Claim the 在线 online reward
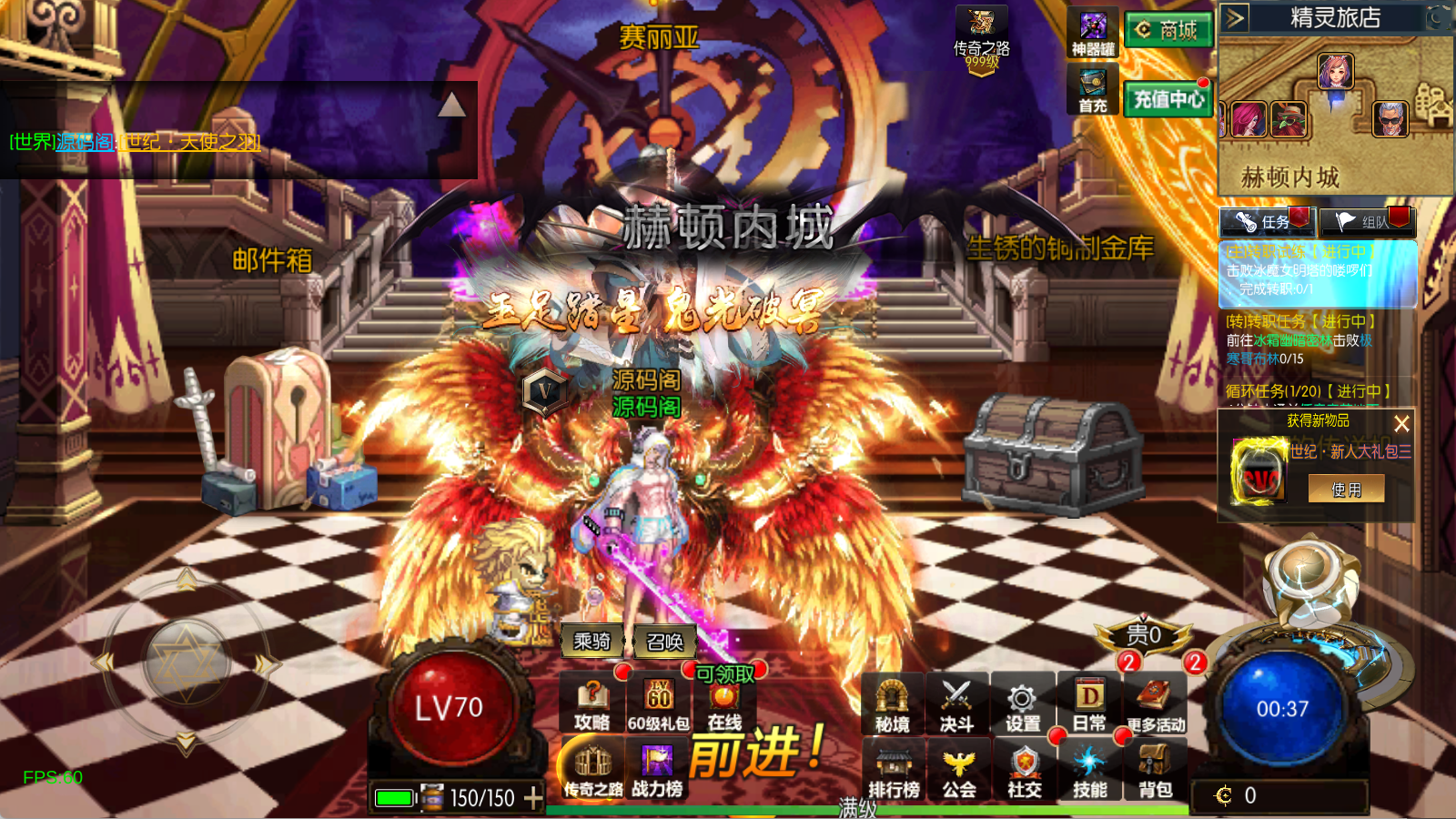The width and height of the screenshot is (1456, 819). click(x=724, y=705)
